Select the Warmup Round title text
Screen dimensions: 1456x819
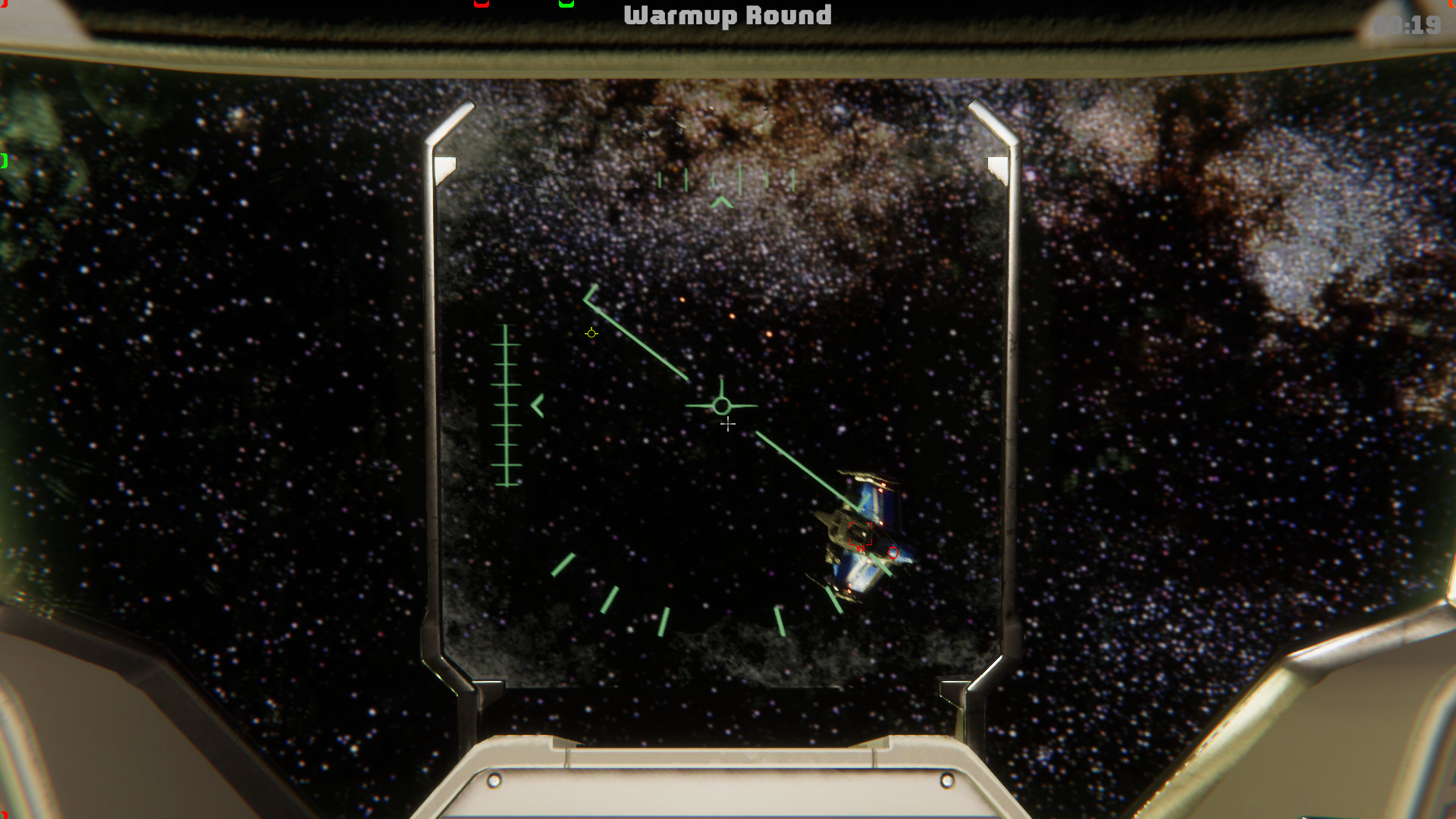point(728,15)
